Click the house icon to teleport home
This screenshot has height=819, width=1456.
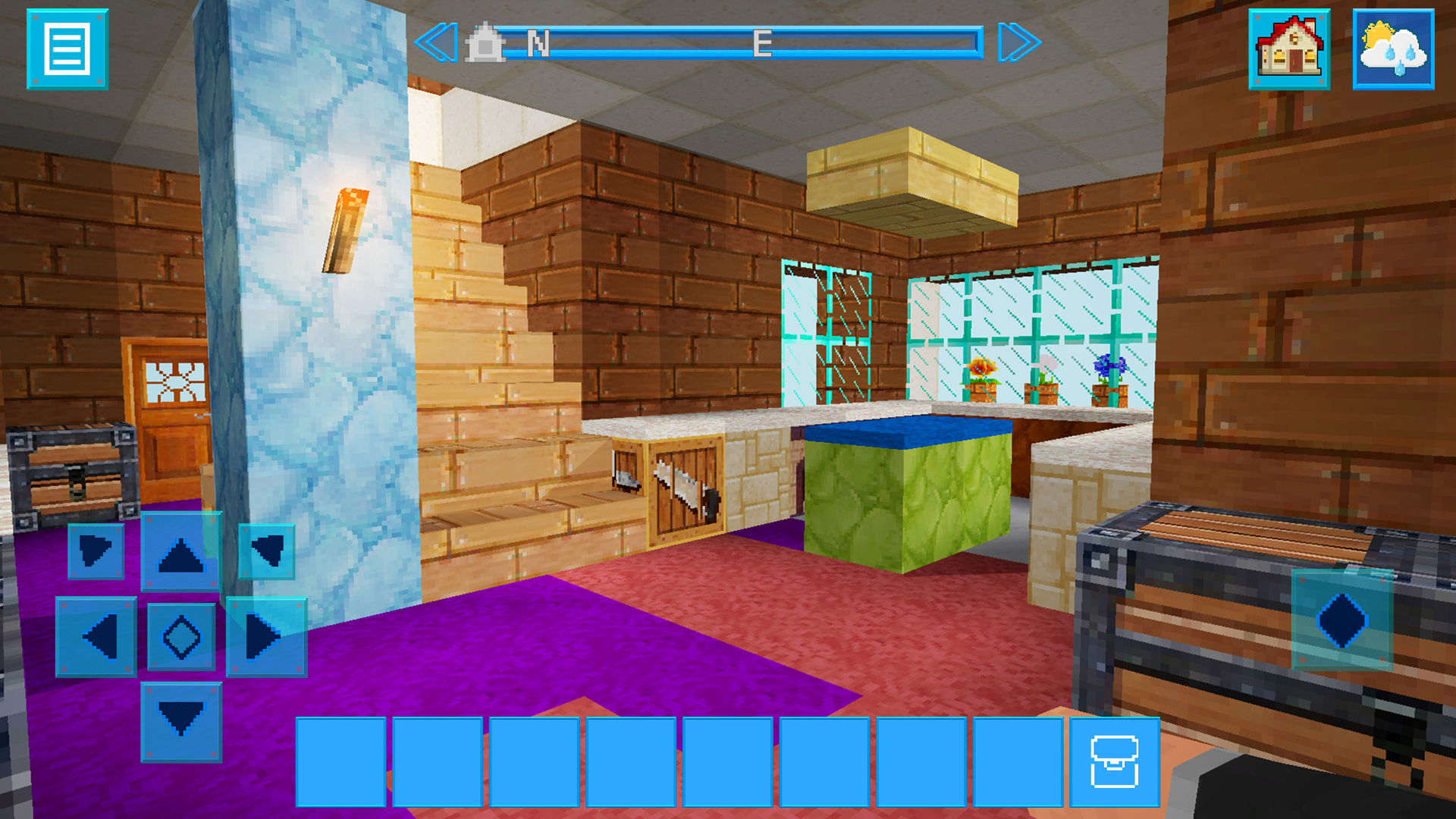coord(1290,49)
